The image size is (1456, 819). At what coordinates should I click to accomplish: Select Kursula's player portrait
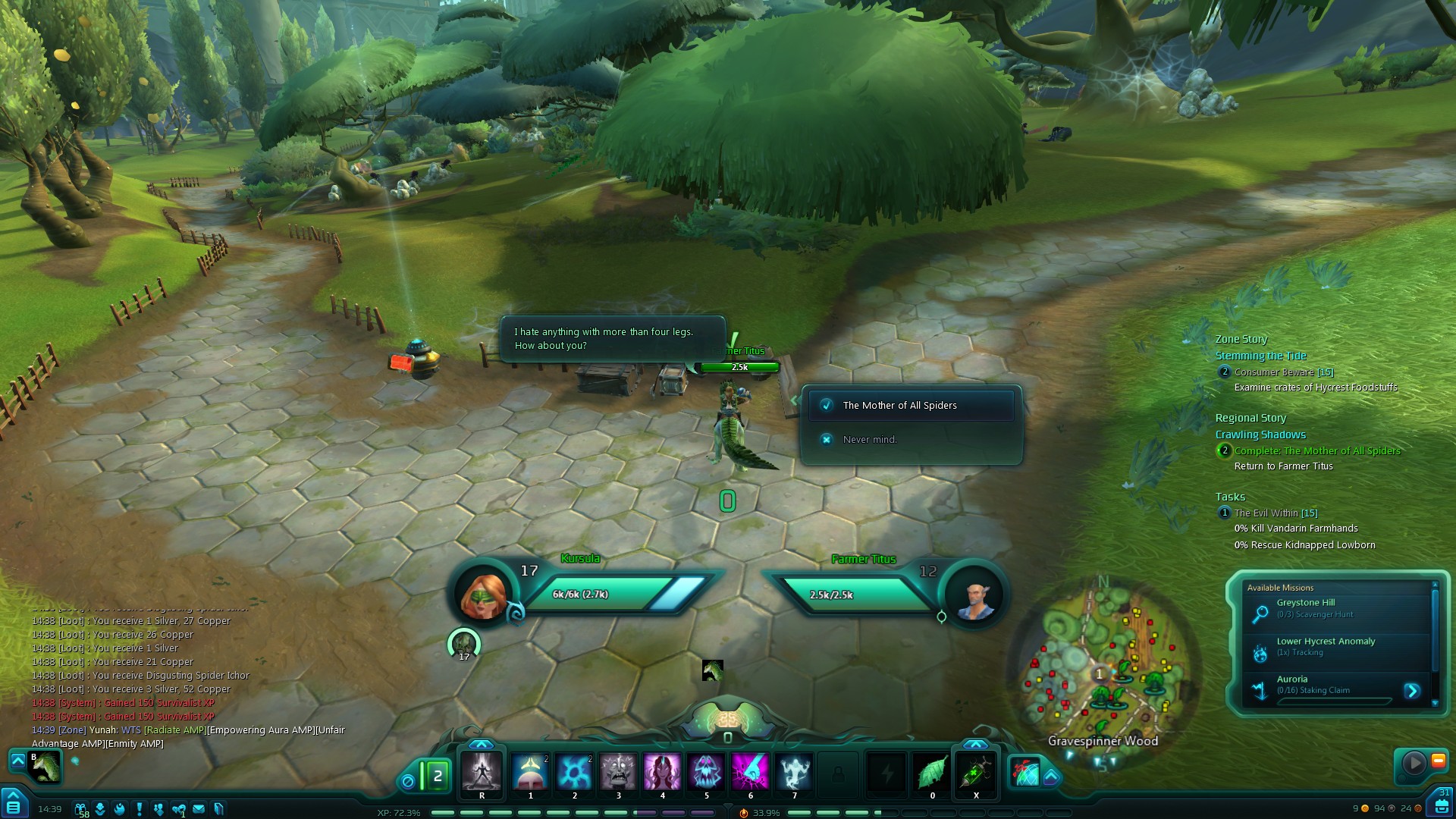tap(484, 594)
